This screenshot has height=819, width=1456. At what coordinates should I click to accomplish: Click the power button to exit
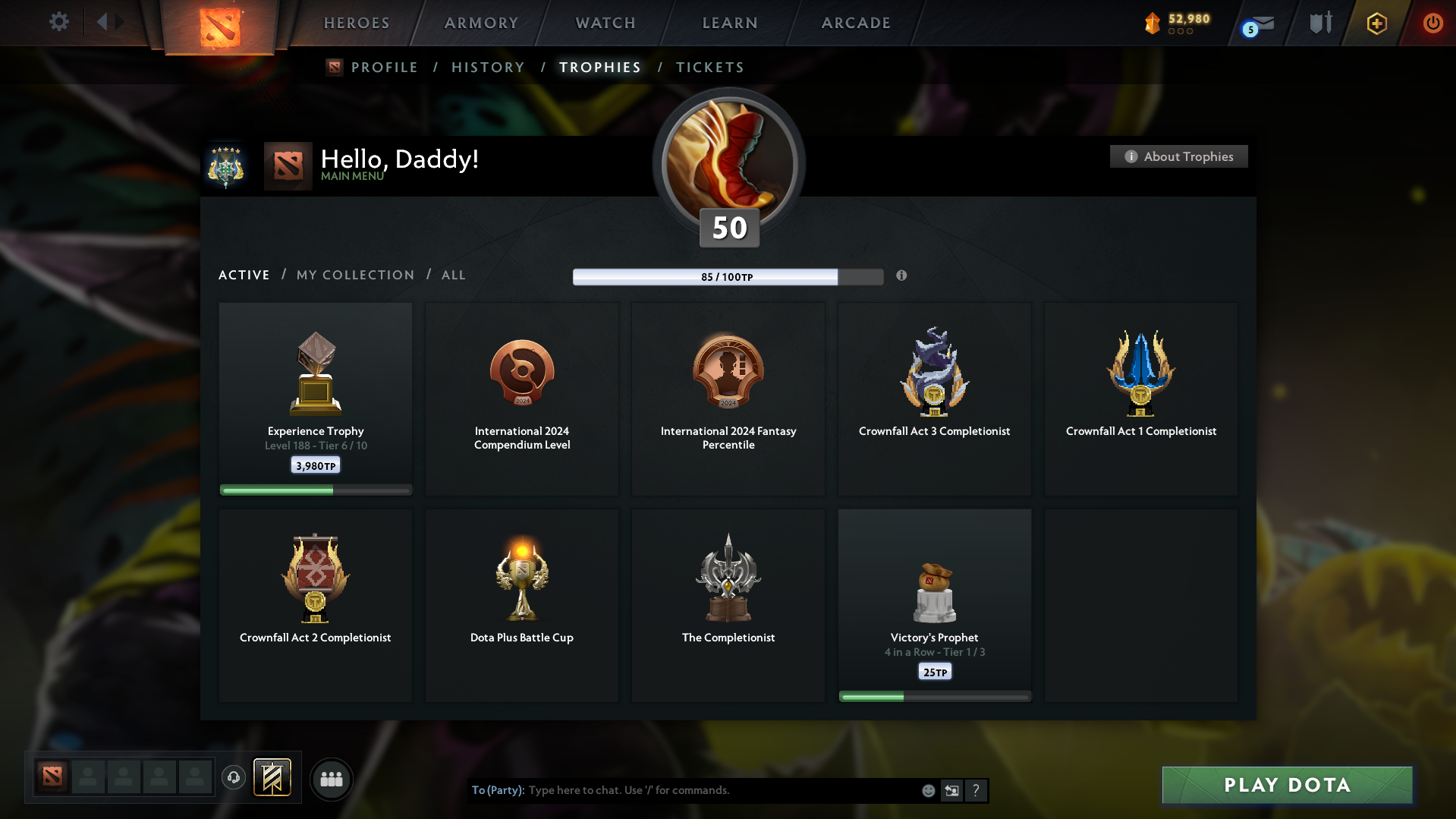click(1432, 23)
